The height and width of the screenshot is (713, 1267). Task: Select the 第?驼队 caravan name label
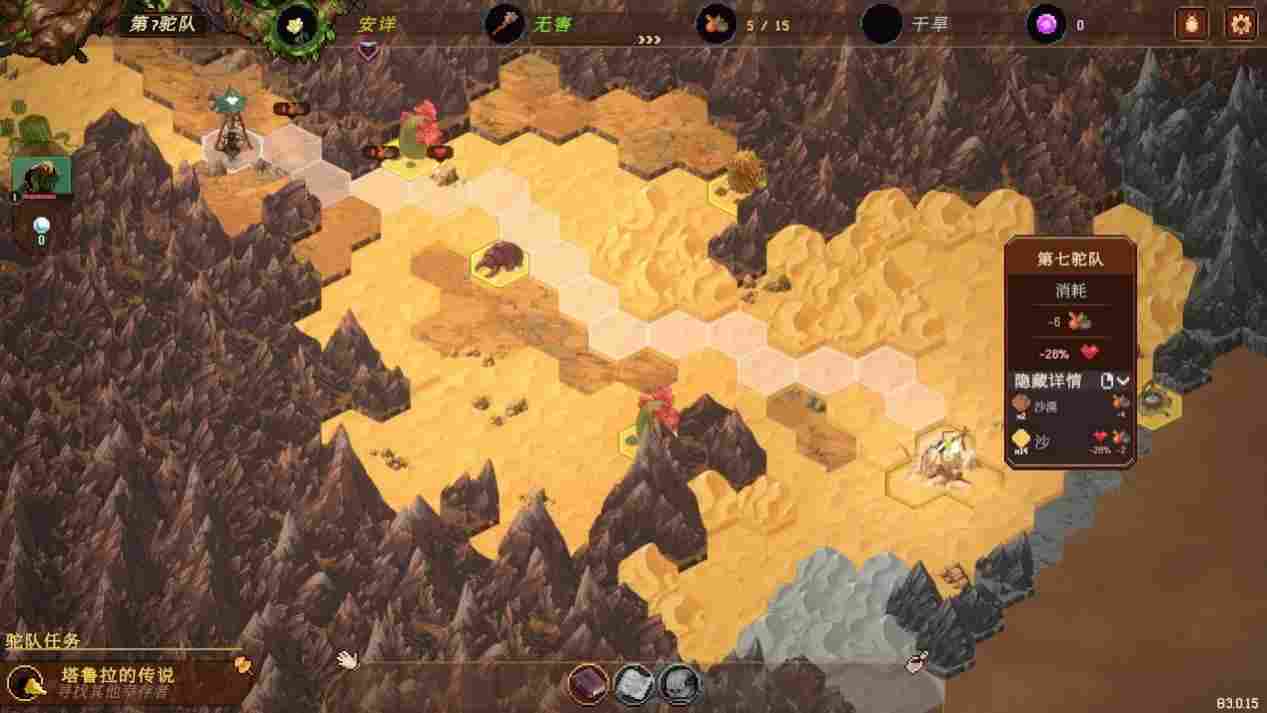[x=162, y=24]
